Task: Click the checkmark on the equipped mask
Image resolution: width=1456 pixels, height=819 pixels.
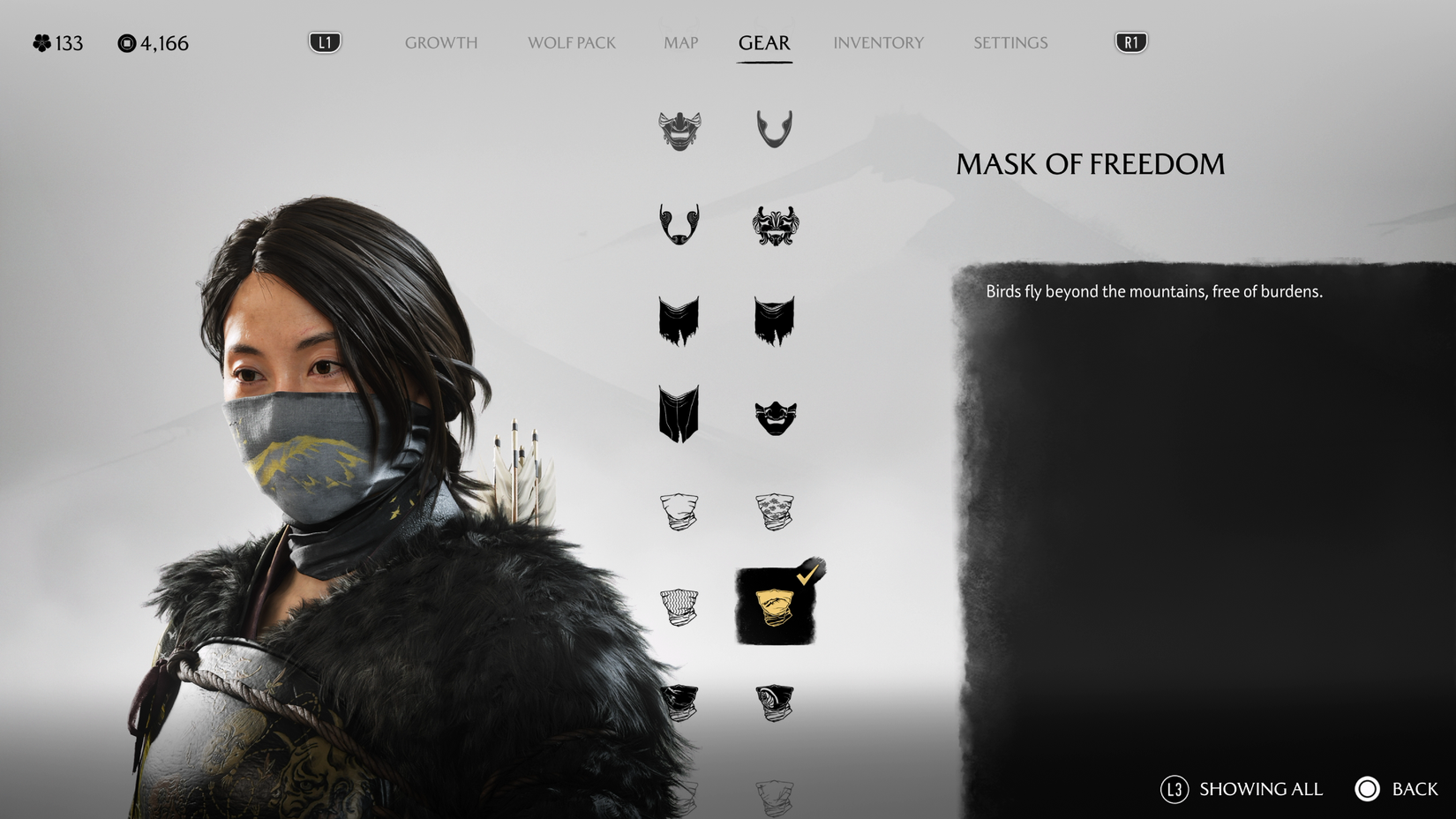Action: 806,575
